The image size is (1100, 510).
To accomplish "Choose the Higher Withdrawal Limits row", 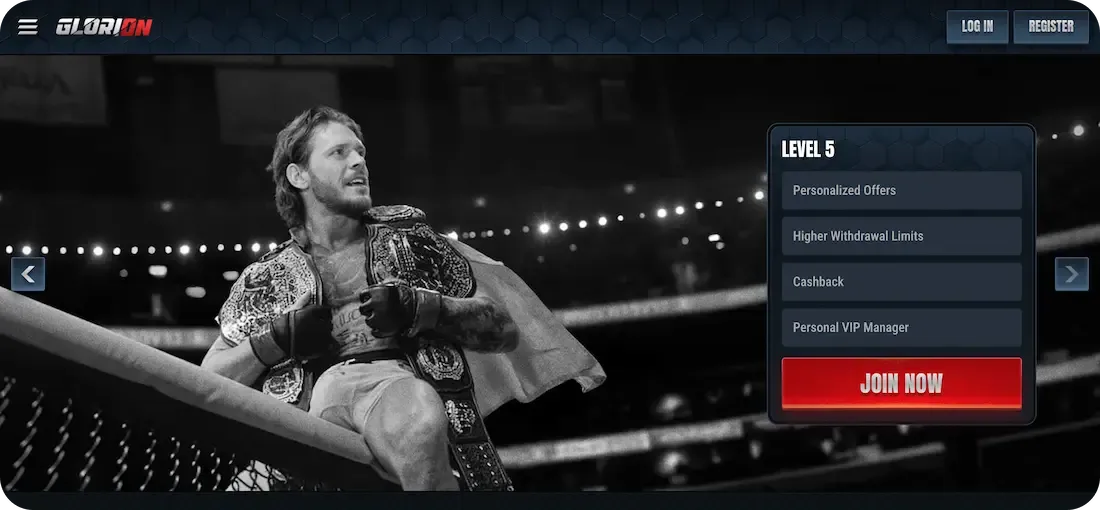I will (x=901, y=236).
